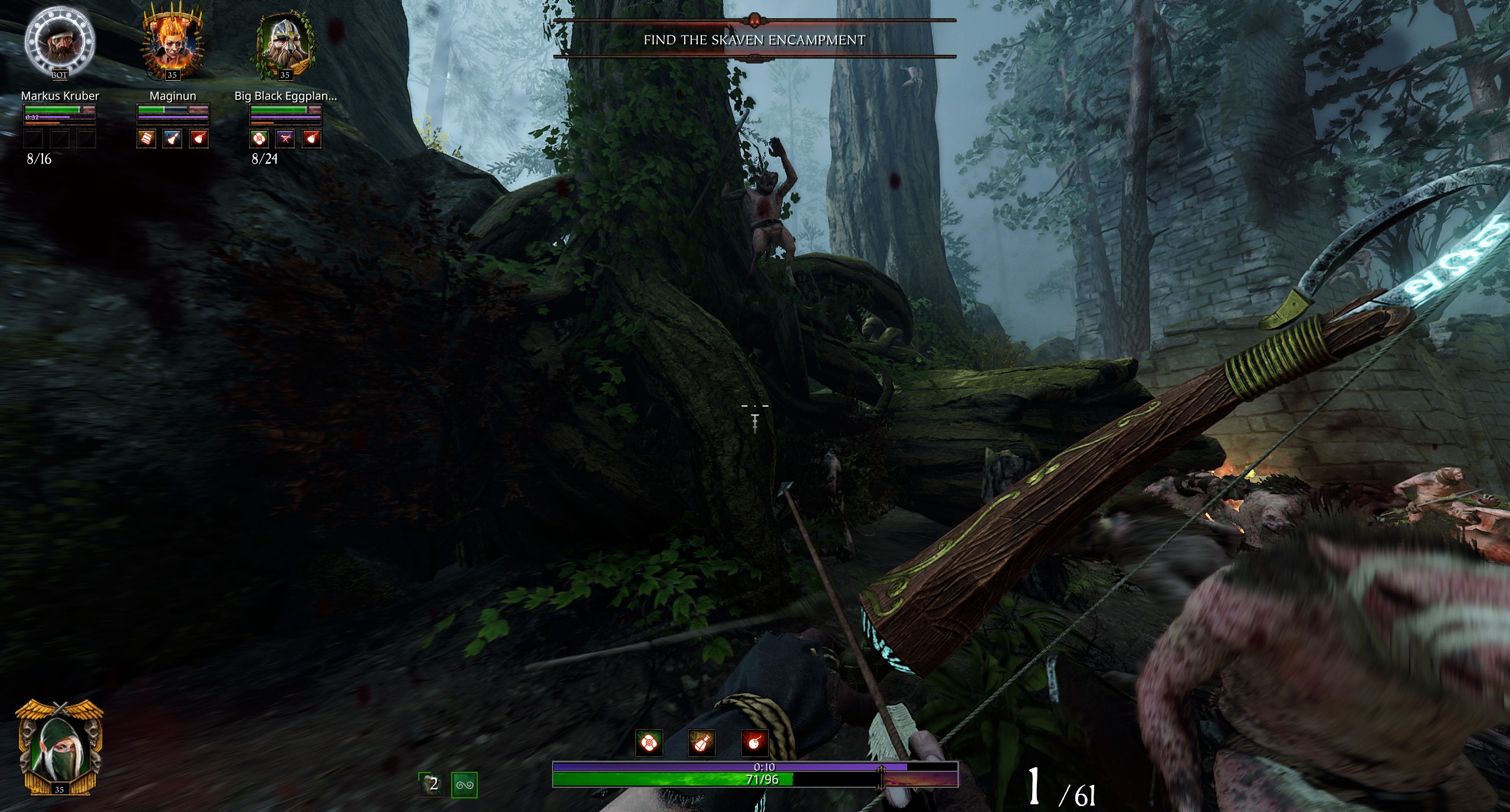
Task: Click Big Black Eggplan's medkit icon
Action: tap(260, 139)
